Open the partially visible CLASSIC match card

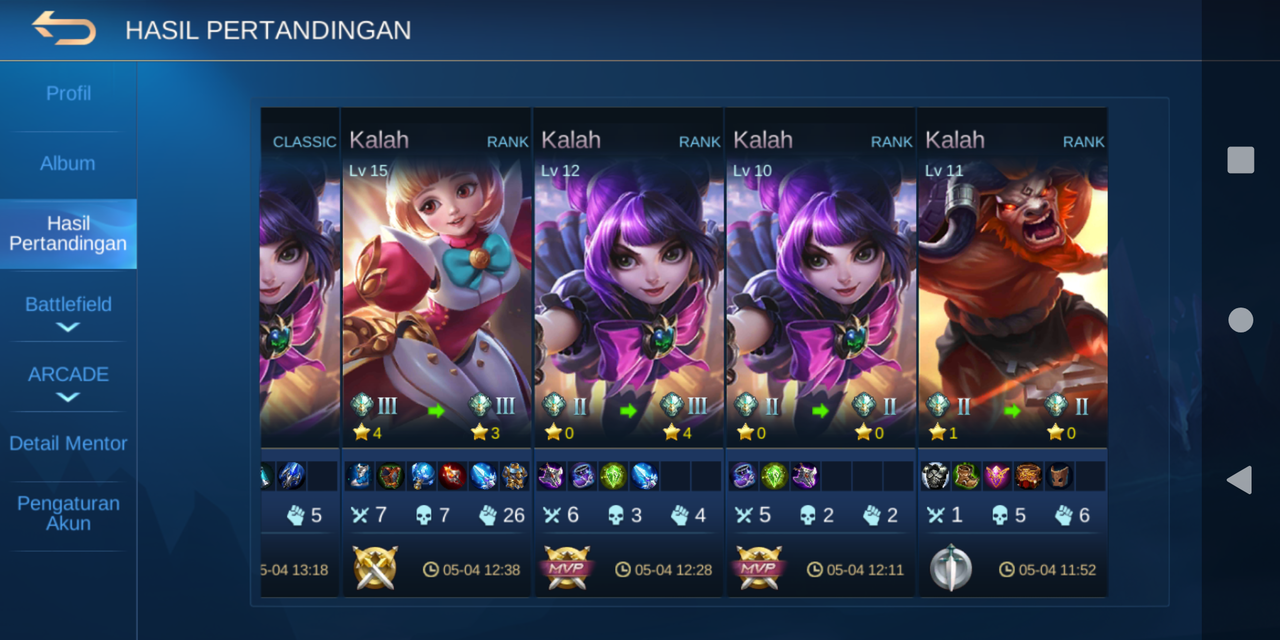pyautogui.click(x=300, y=300)
